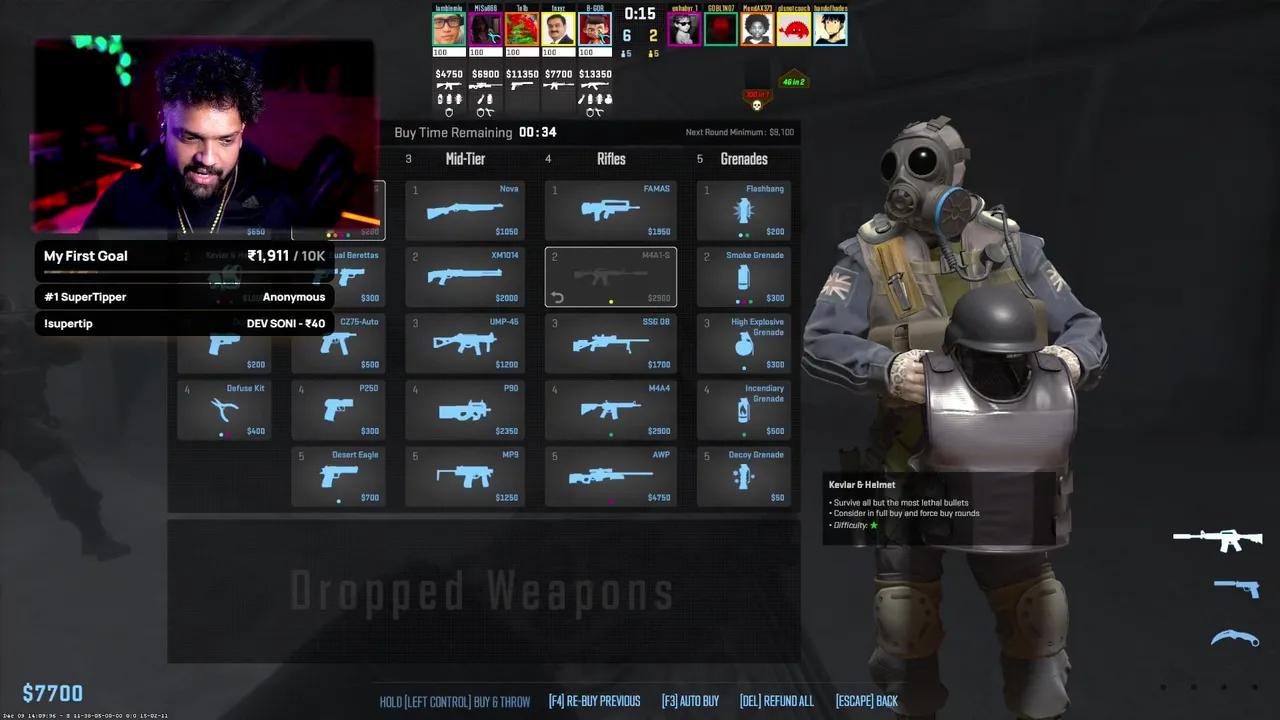
Task: Select the Flashbang
Action: [743, 210]
